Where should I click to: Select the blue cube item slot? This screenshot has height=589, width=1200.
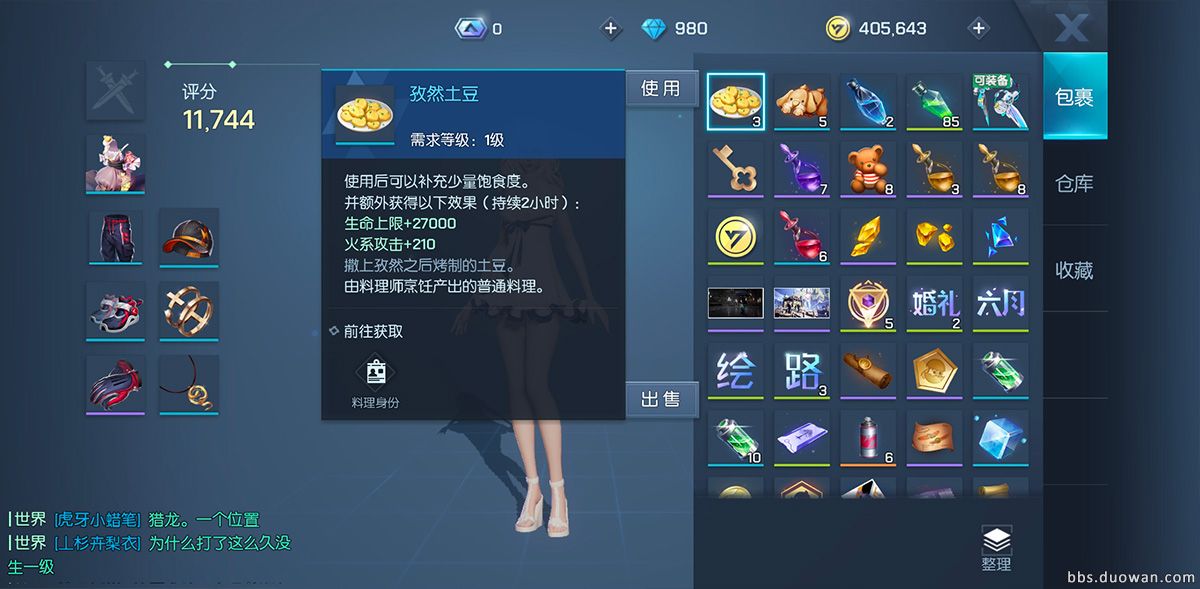tap(1000, 437)
